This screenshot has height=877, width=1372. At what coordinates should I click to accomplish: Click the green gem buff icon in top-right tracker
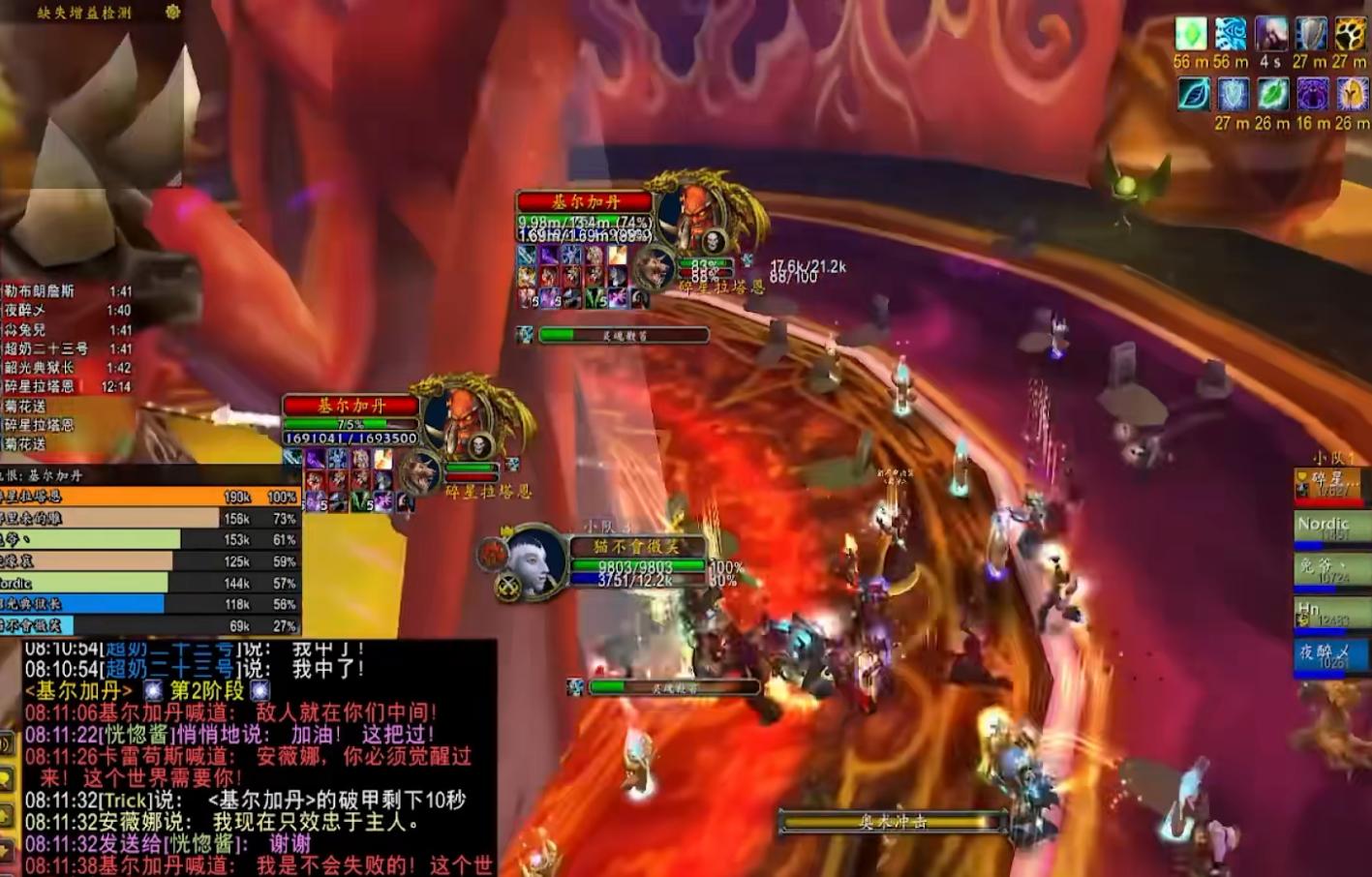click(x=1190, y=33)
